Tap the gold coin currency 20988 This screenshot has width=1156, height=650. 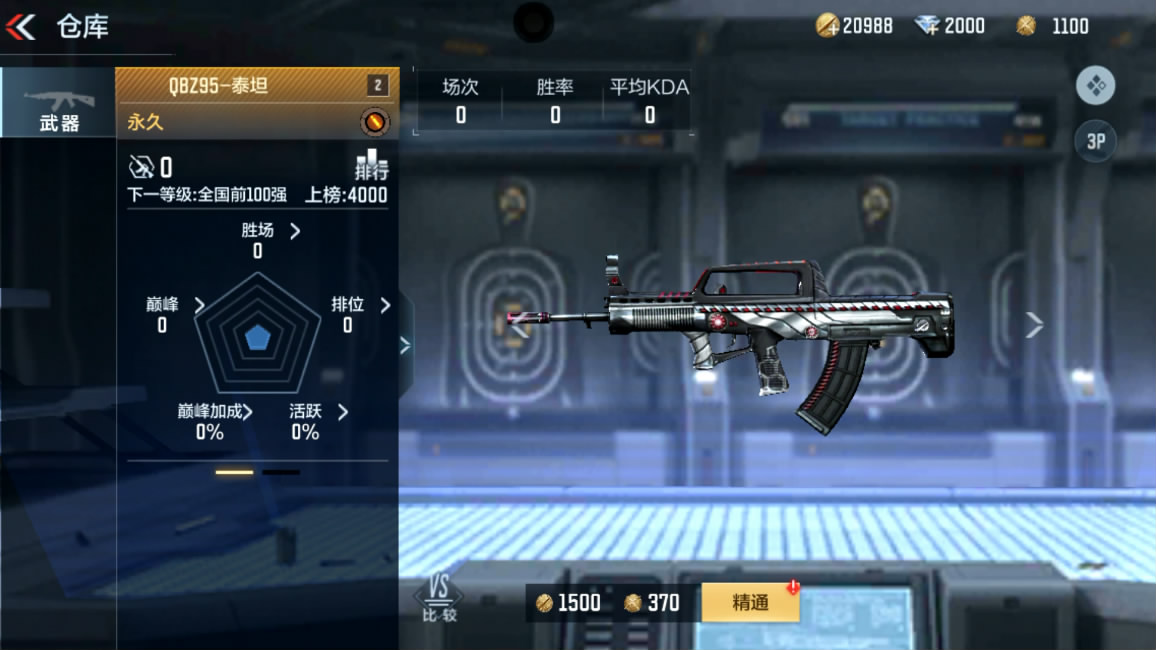pos(855,26)
